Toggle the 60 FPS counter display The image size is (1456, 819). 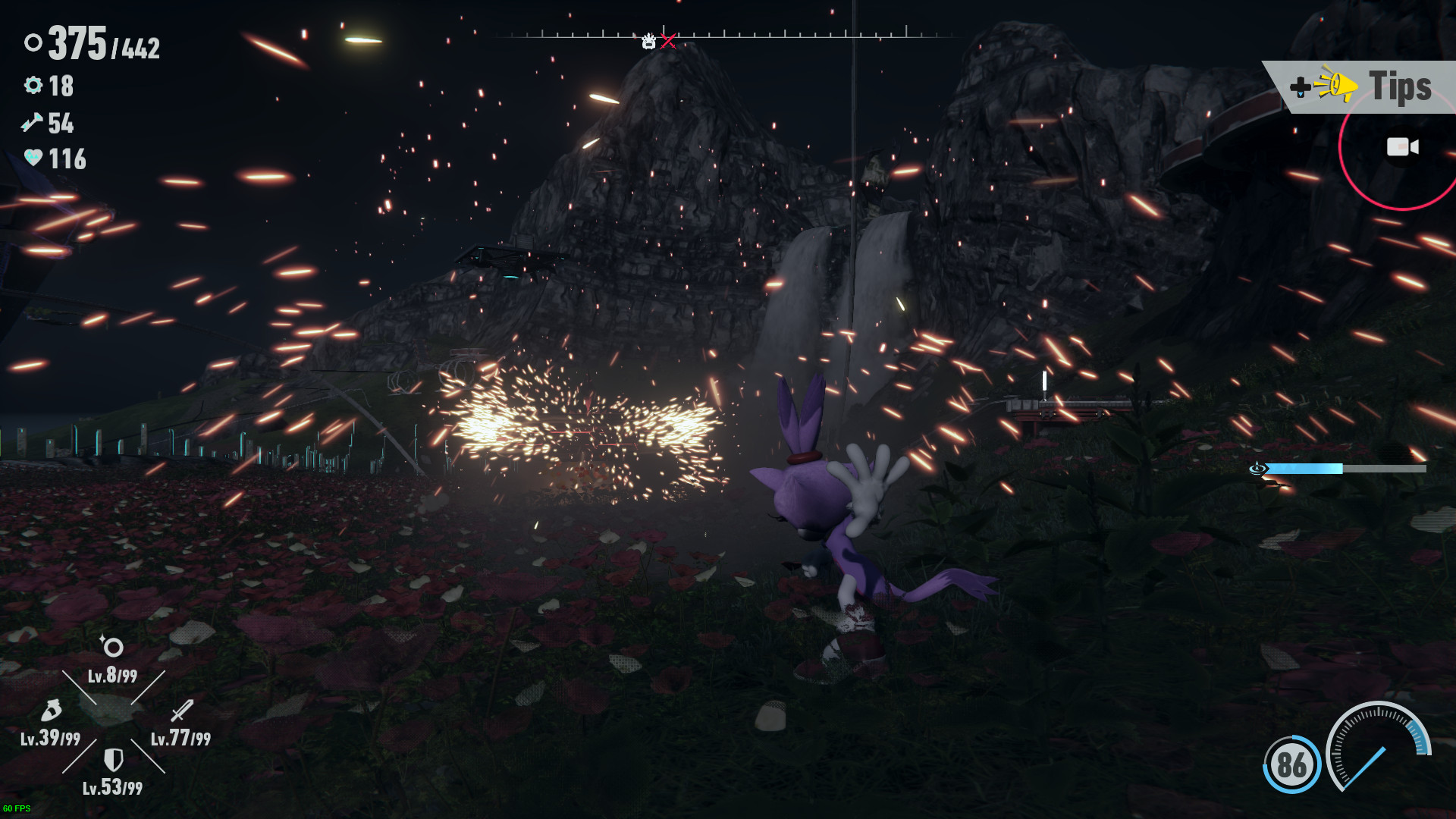pyautogui.click(x=17, y=808)
